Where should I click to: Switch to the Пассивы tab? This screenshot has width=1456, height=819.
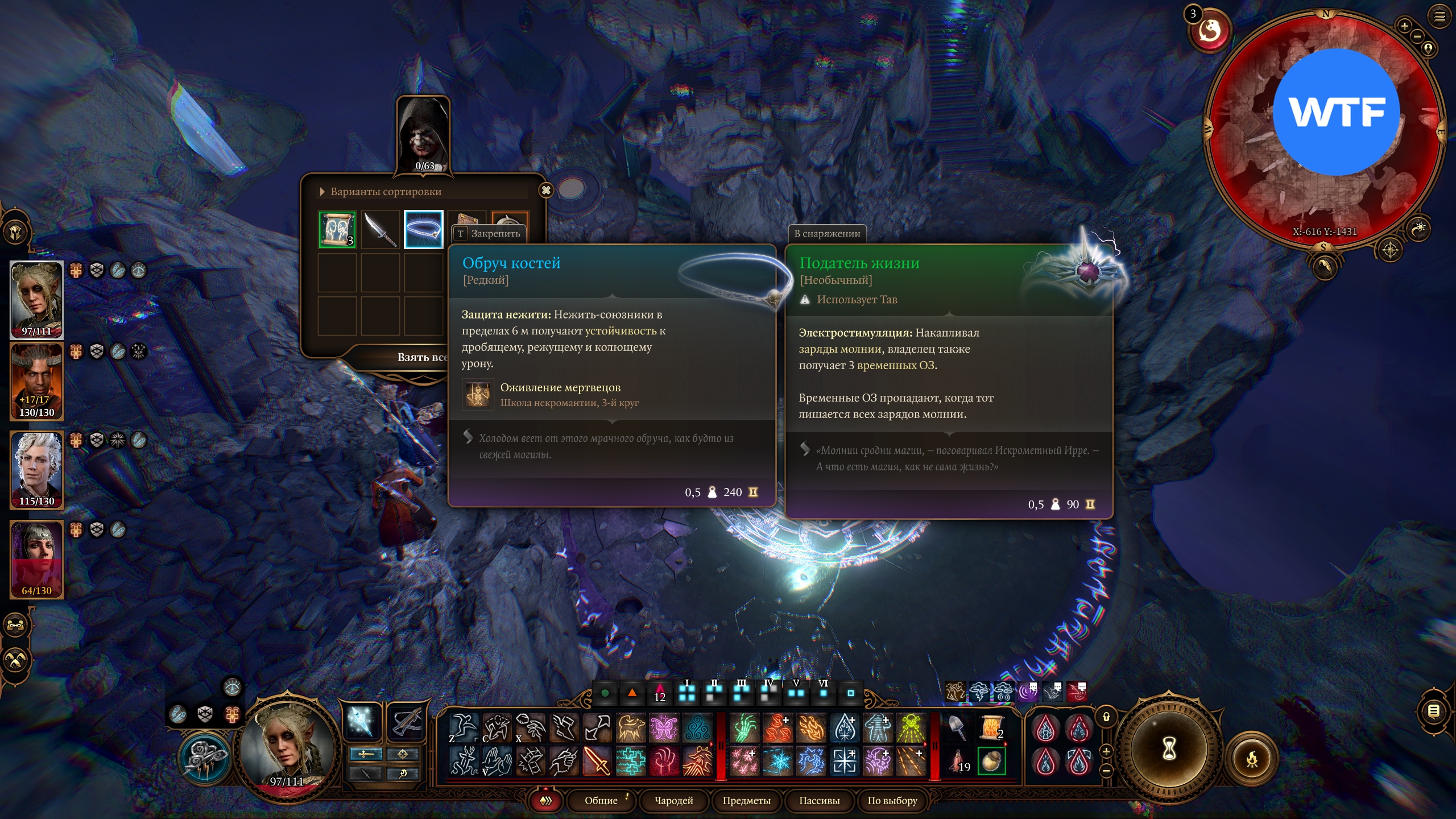(820, 800)
